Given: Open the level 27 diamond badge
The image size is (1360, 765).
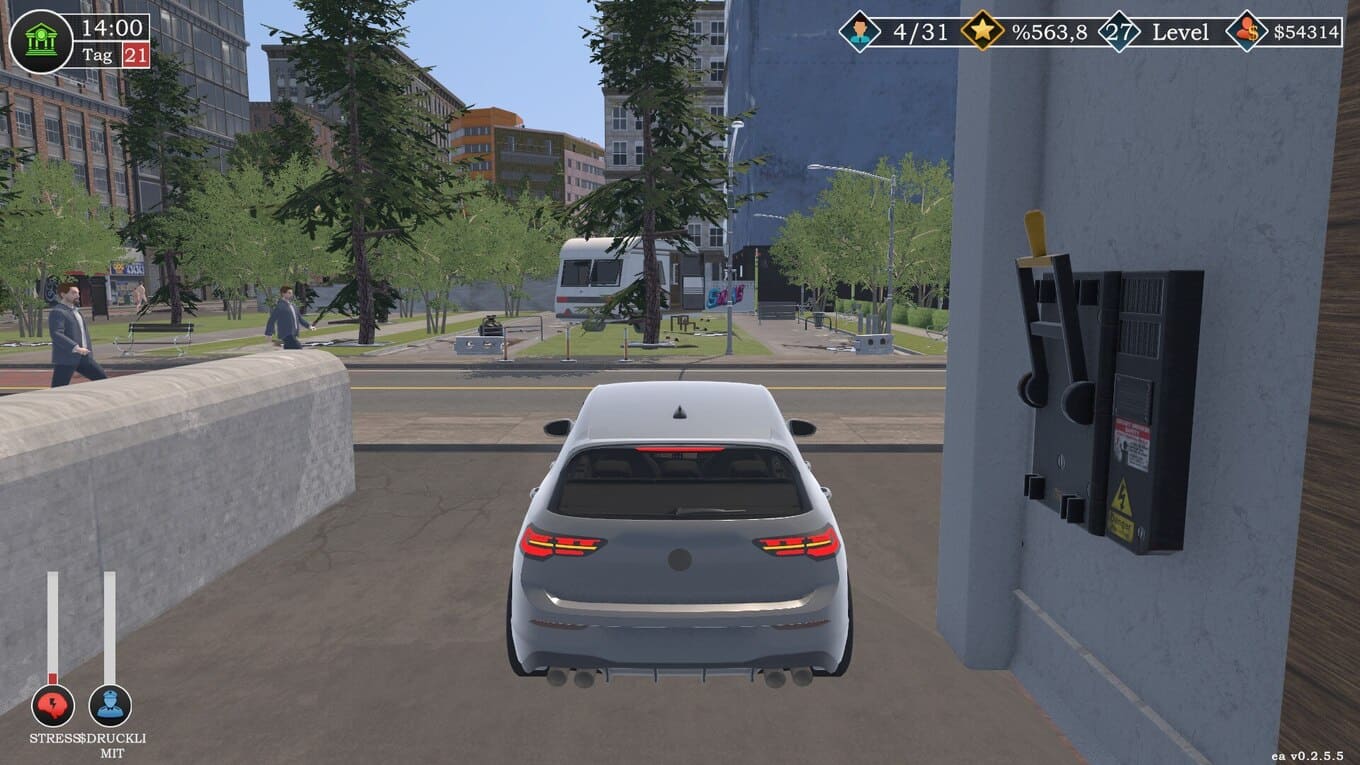Looking at the screenshot, I should pyautogui.click(x=1119, y=31).
